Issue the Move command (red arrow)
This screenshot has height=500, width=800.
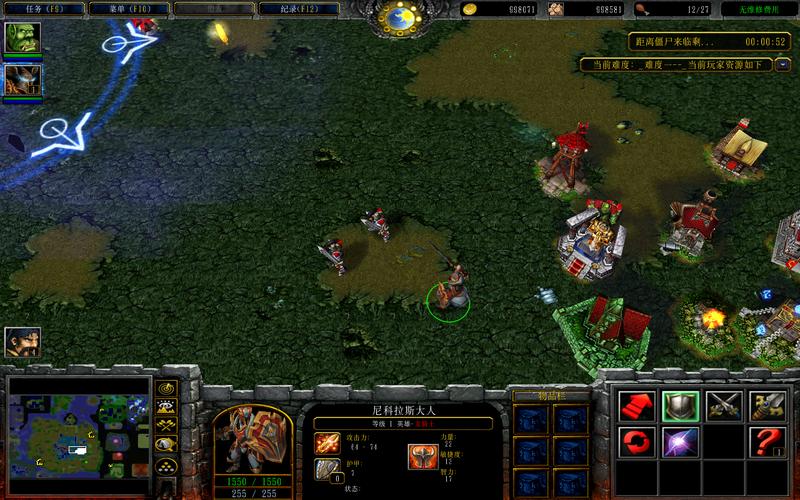pos(634,404)
